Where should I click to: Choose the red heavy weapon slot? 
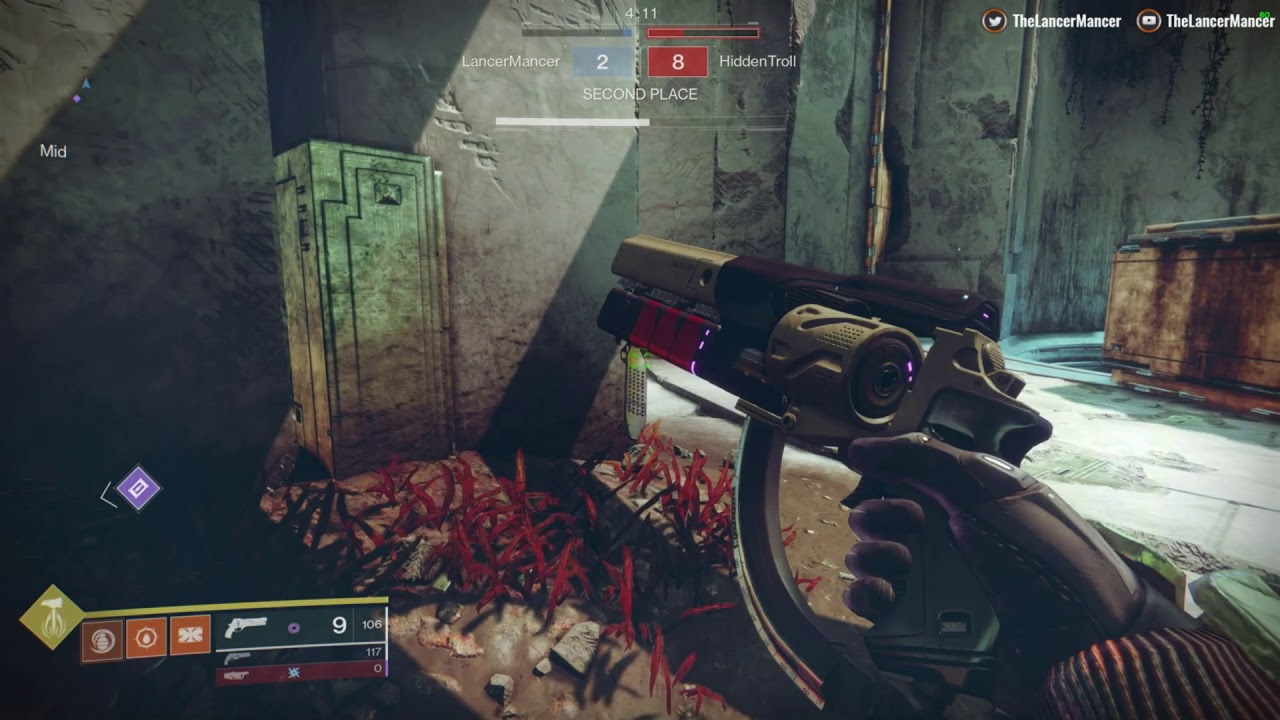click(300, 674)
